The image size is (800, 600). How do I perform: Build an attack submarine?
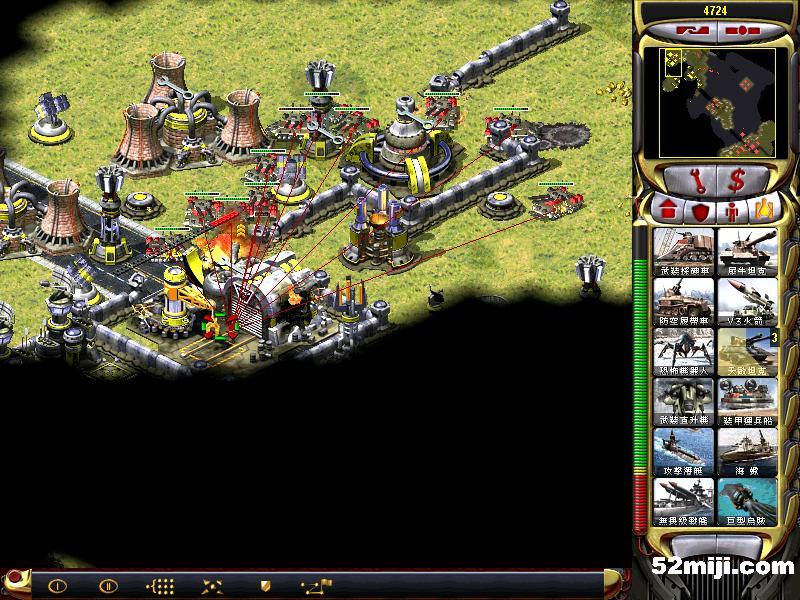683,451
